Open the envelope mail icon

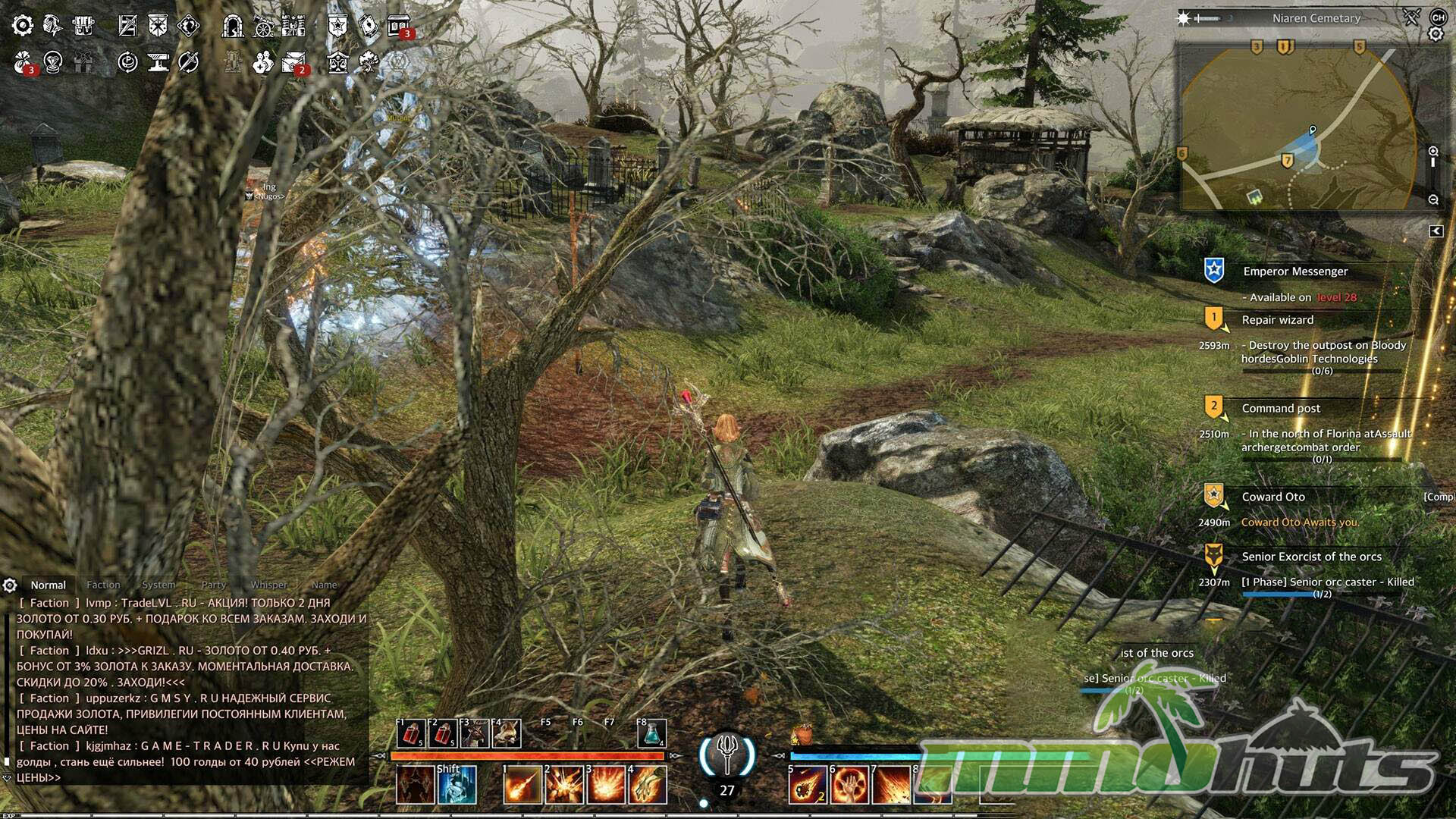click(293, 62)
